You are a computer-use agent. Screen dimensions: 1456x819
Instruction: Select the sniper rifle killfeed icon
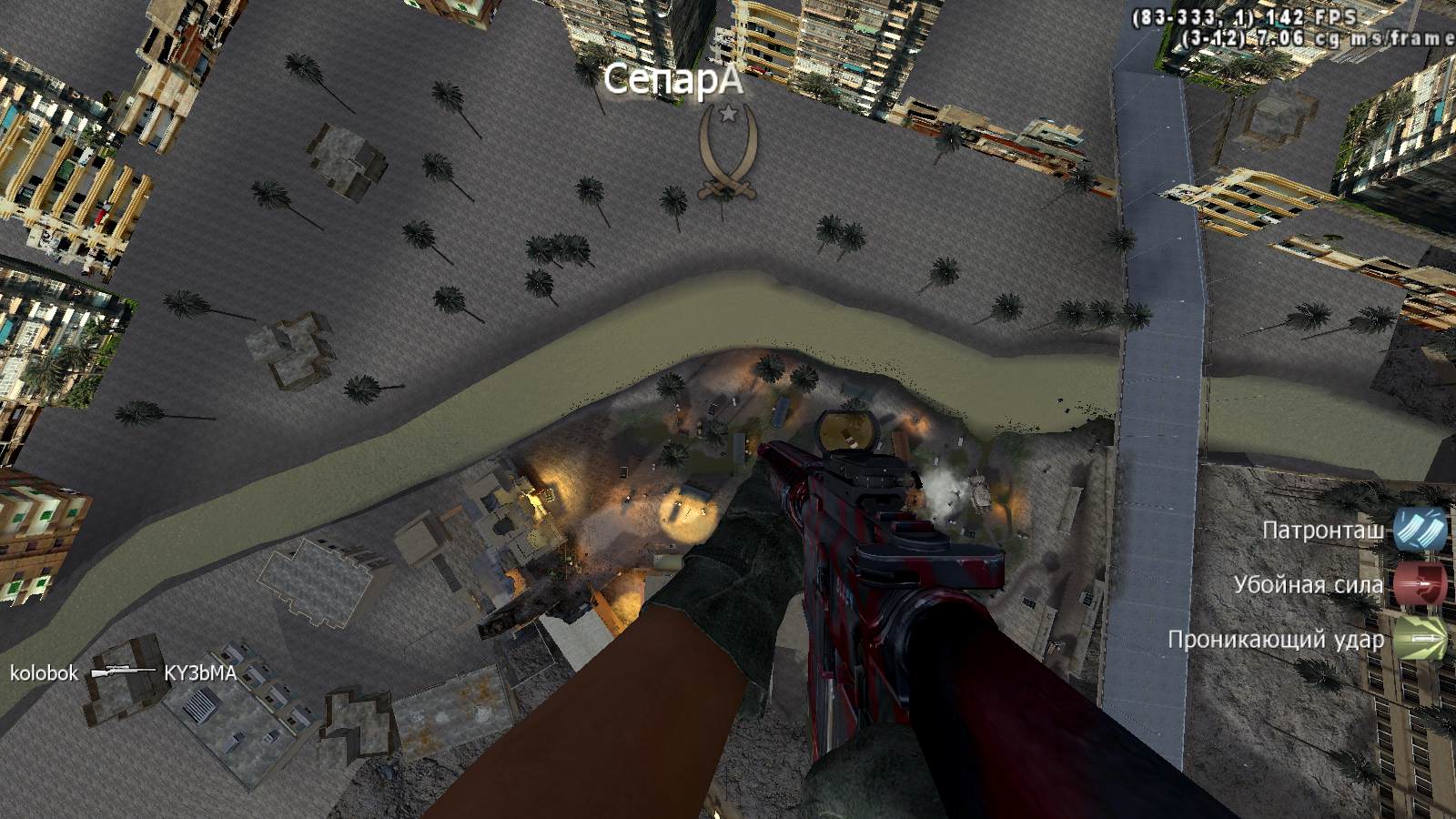pos(121,672)
